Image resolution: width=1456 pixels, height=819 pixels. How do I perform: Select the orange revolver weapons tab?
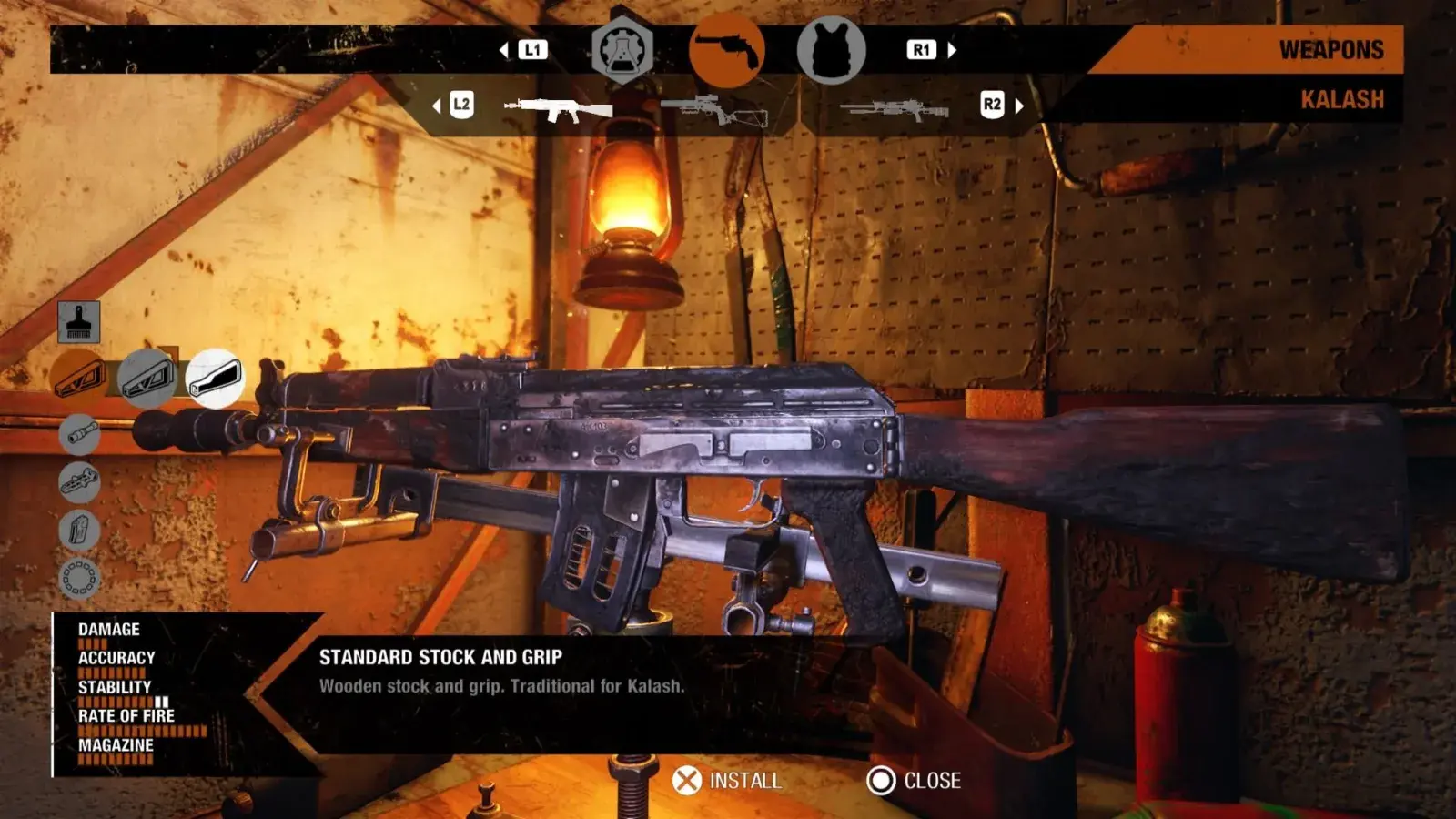(x=726, y=51)
